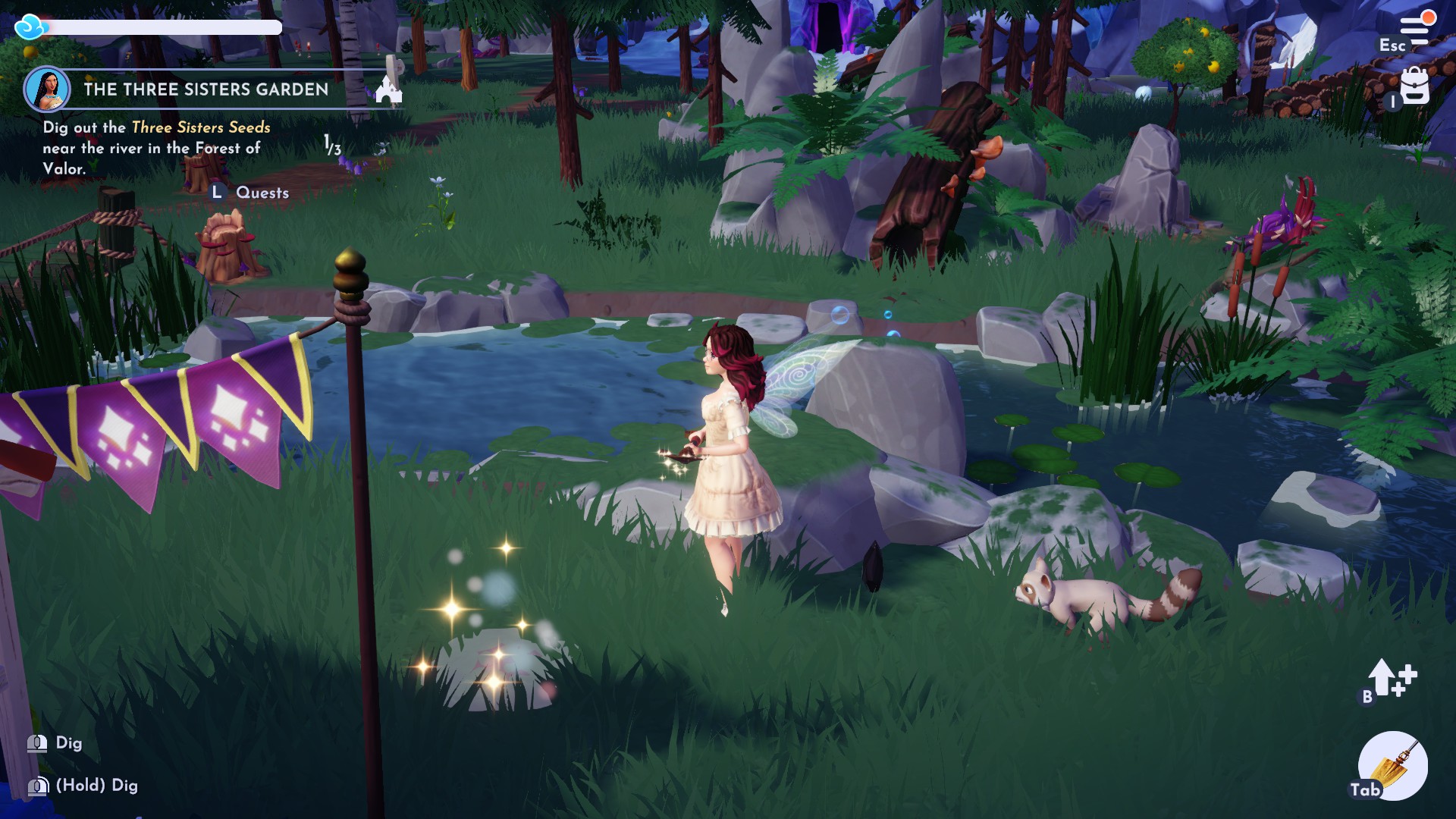Click the Dreamlight progress bar
This screenshot has width=1456, height=819.
pos(167,29)
